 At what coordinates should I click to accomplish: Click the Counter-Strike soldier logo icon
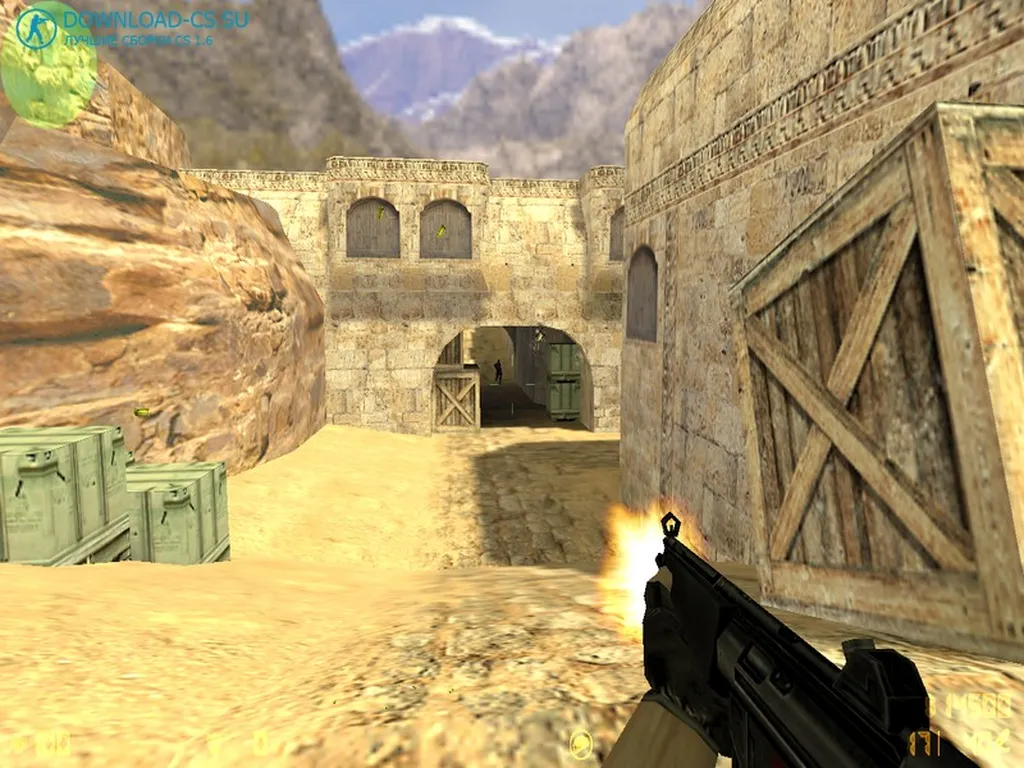36,27
